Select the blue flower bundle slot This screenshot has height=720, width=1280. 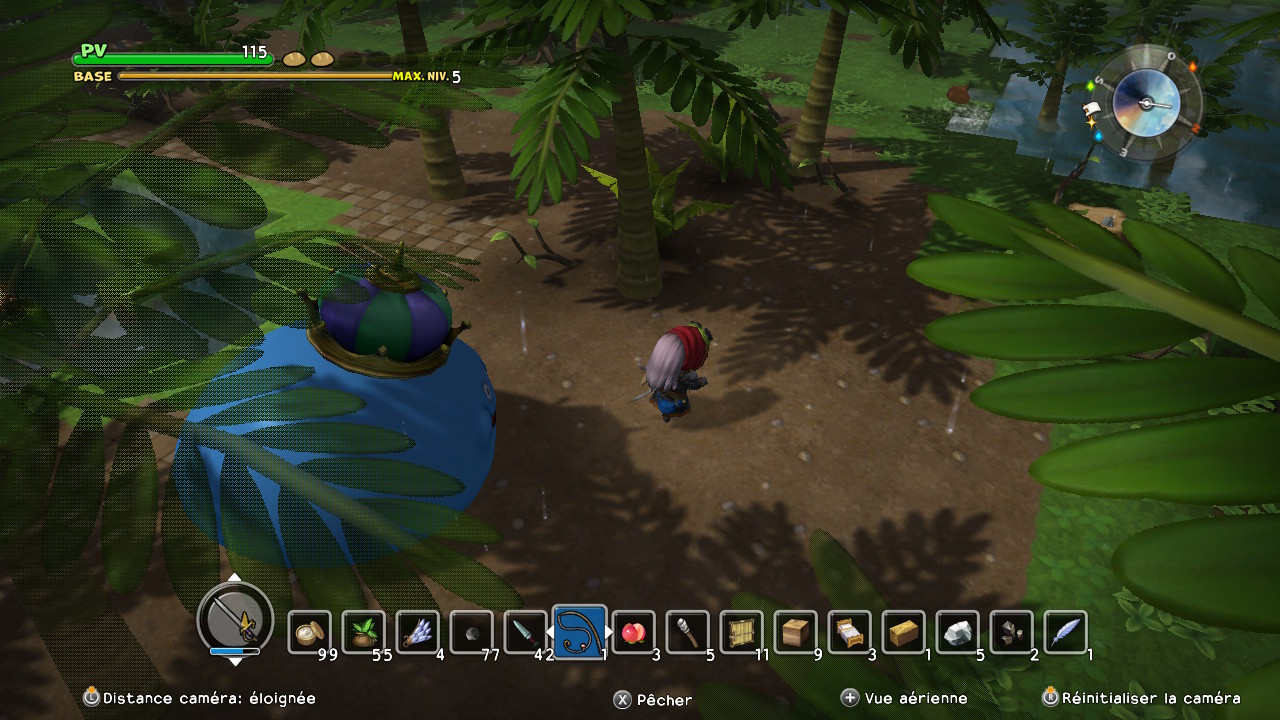[x=417, y=632]
